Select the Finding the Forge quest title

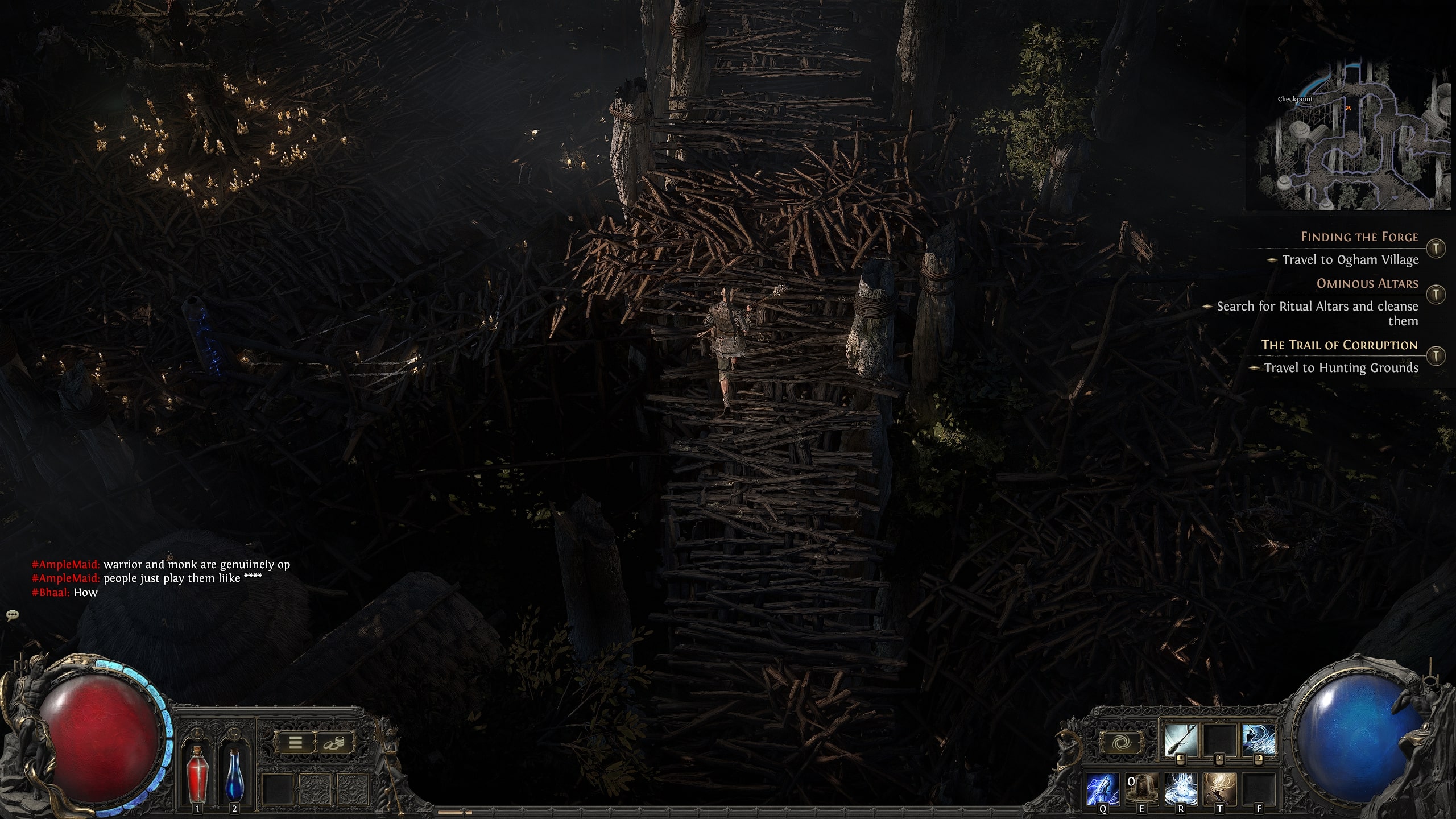tap(1359, 237)
